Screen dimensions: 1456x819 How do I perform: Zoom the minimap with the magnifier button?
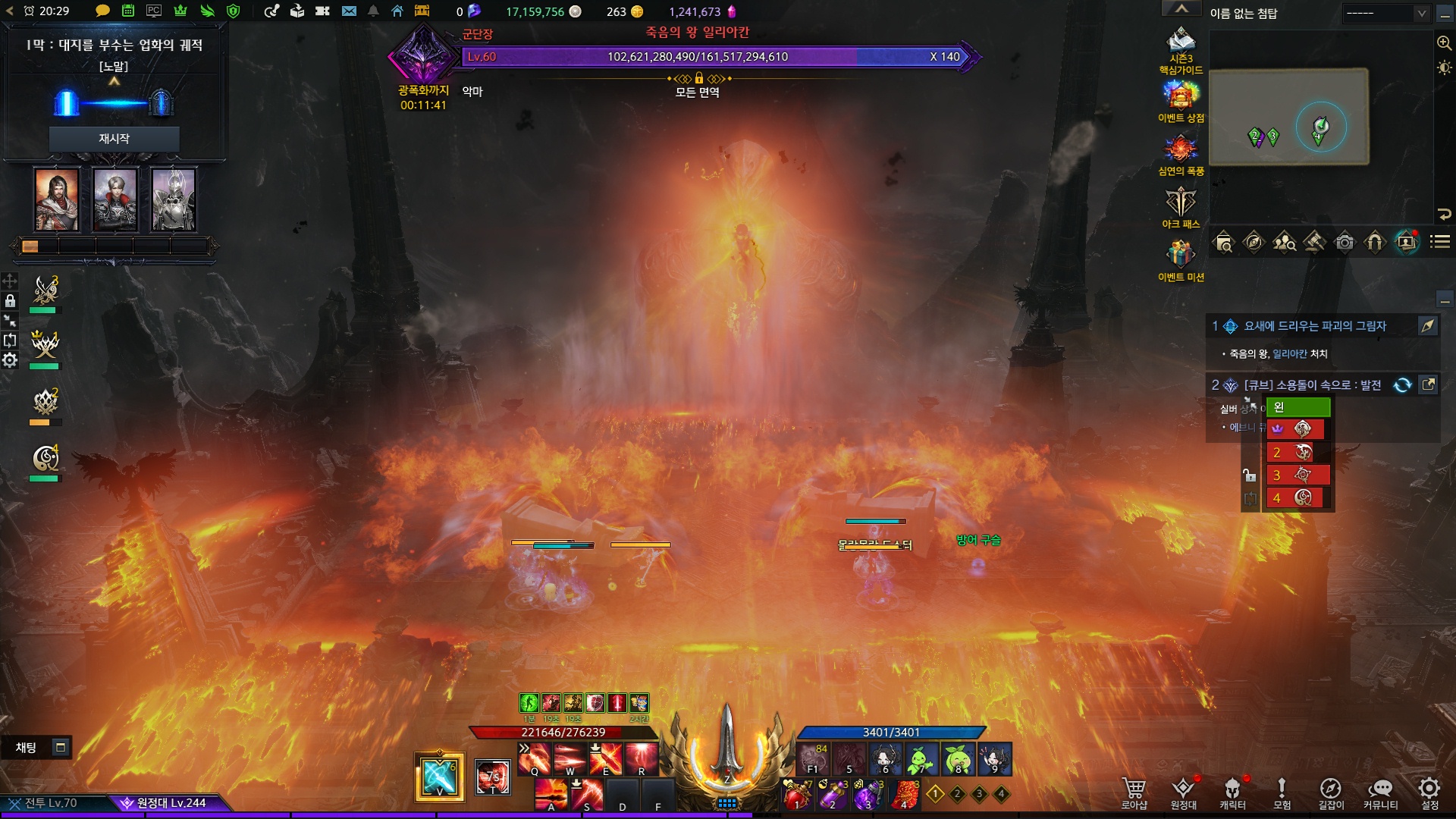[1444, 43]
